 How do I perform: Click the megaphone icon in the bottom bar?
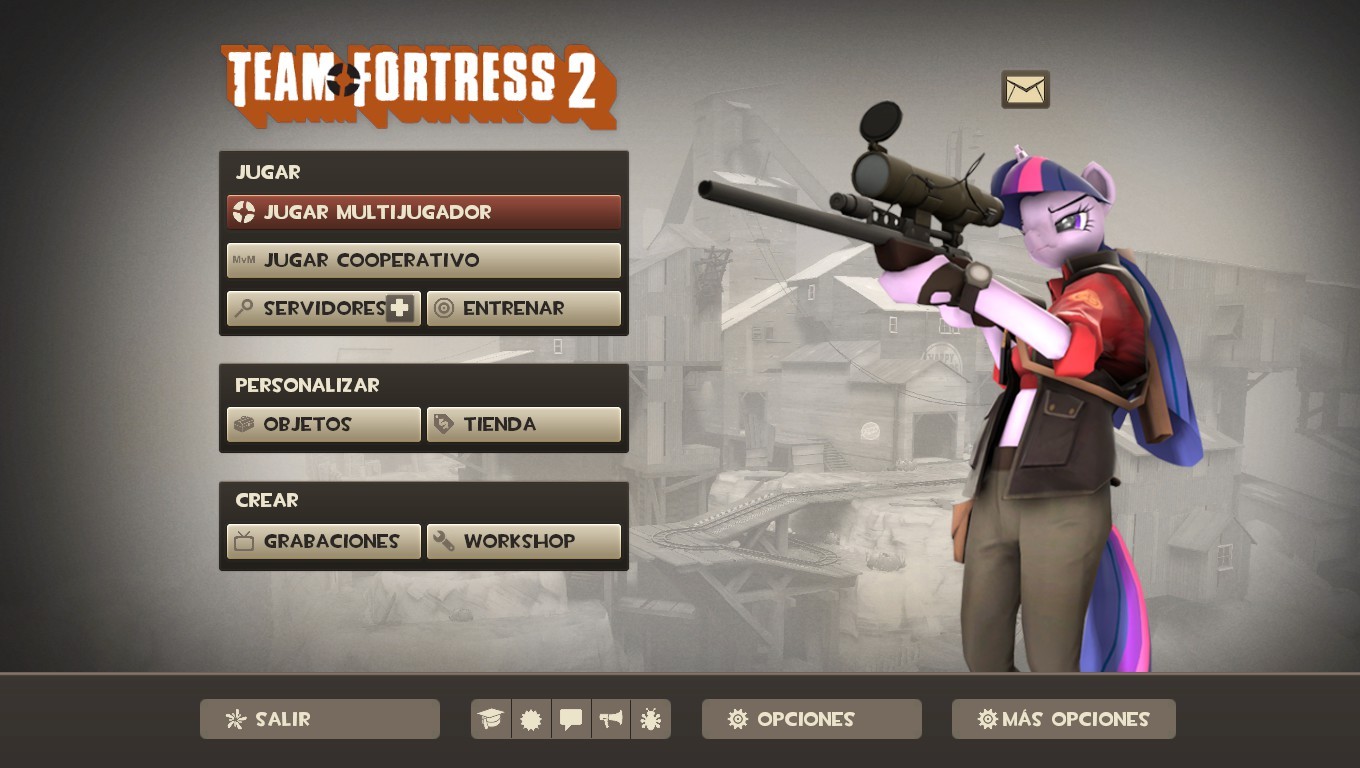611,718
